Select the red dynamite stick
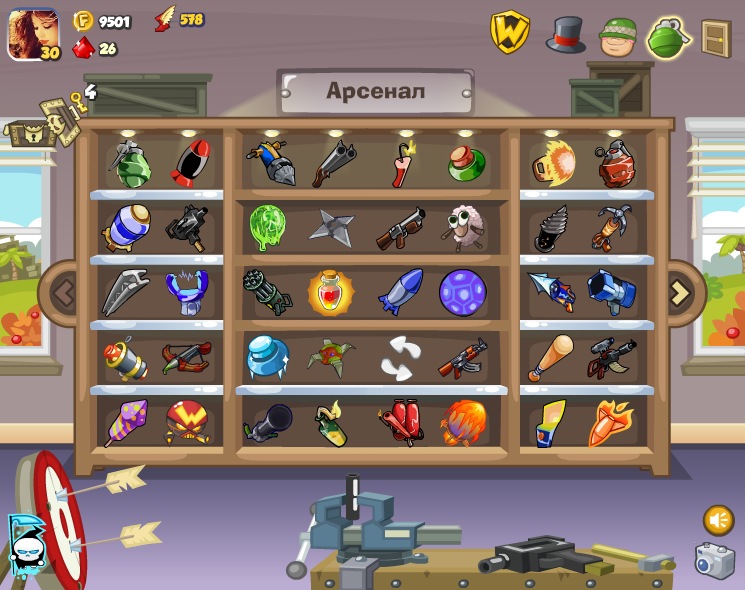Viewport: 745px width, 590px height. tap(402, 163)
